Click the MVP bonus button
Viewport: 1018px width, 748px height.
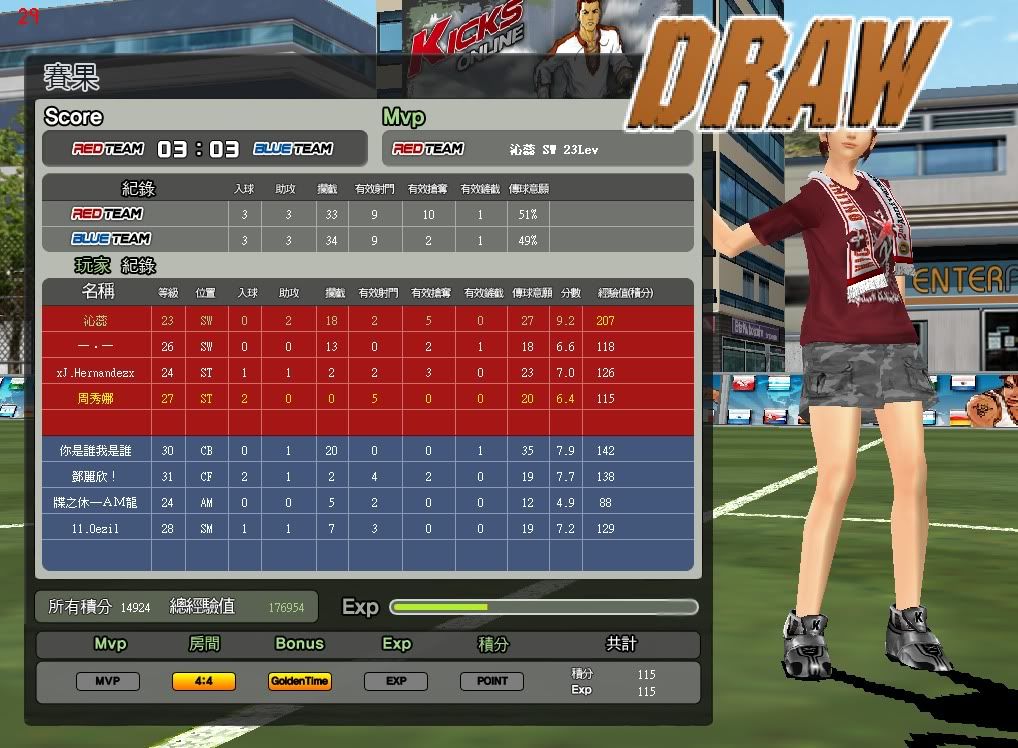(108, 681)
